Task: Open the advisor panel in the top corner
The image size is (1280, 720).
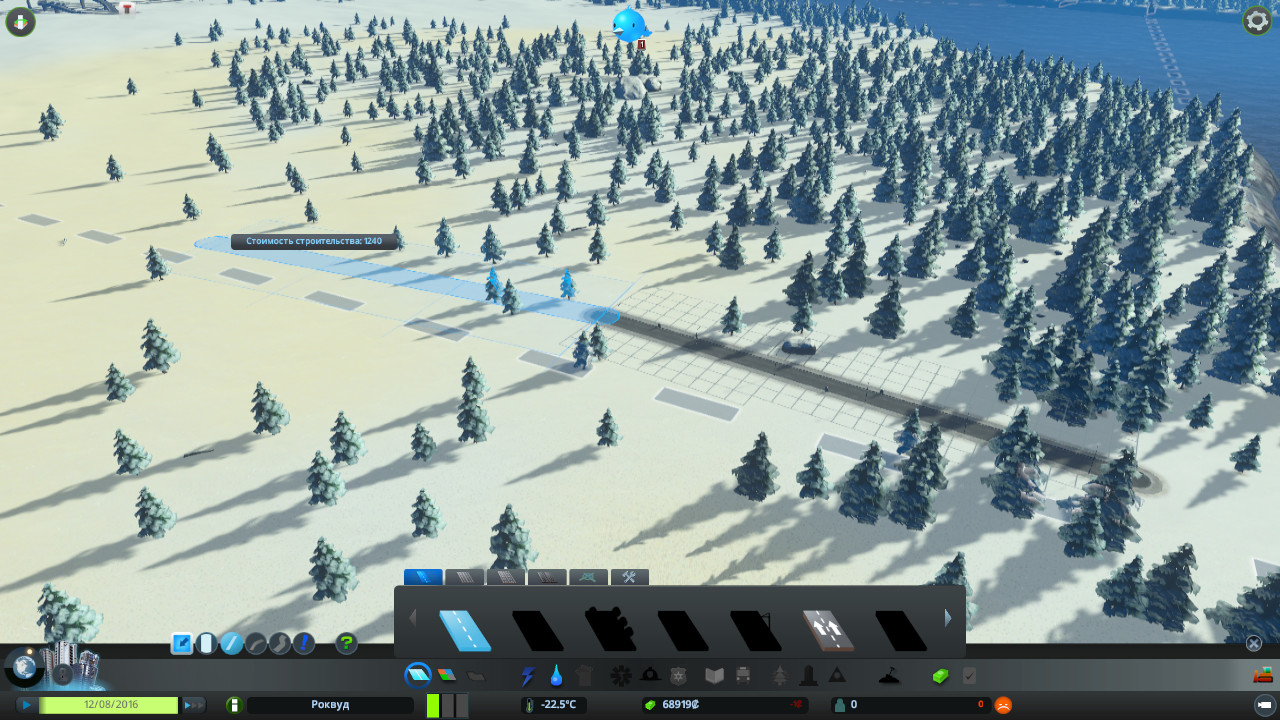Action: pos(20,21)
